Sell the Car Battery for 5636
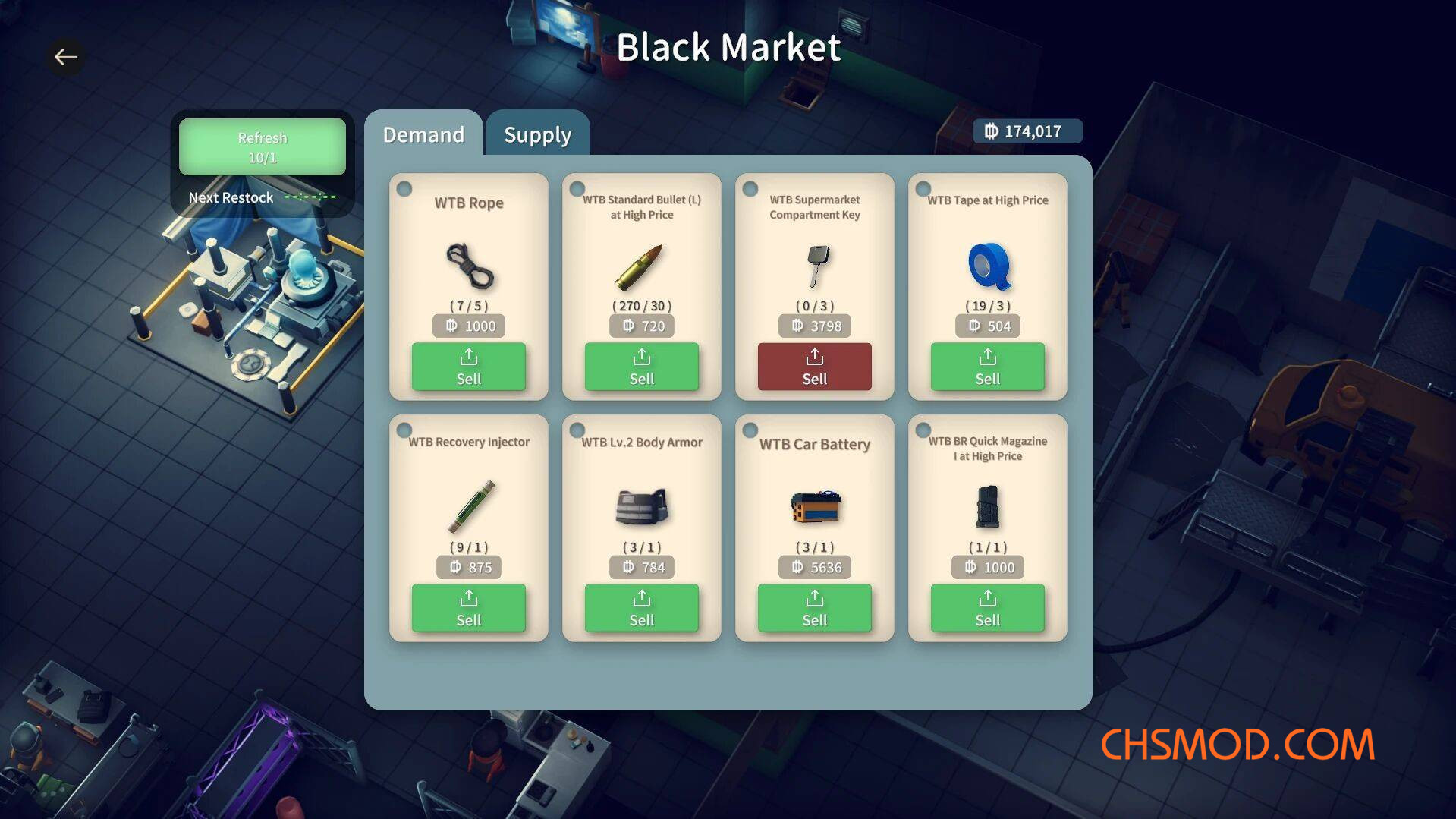 coord(814,608)
